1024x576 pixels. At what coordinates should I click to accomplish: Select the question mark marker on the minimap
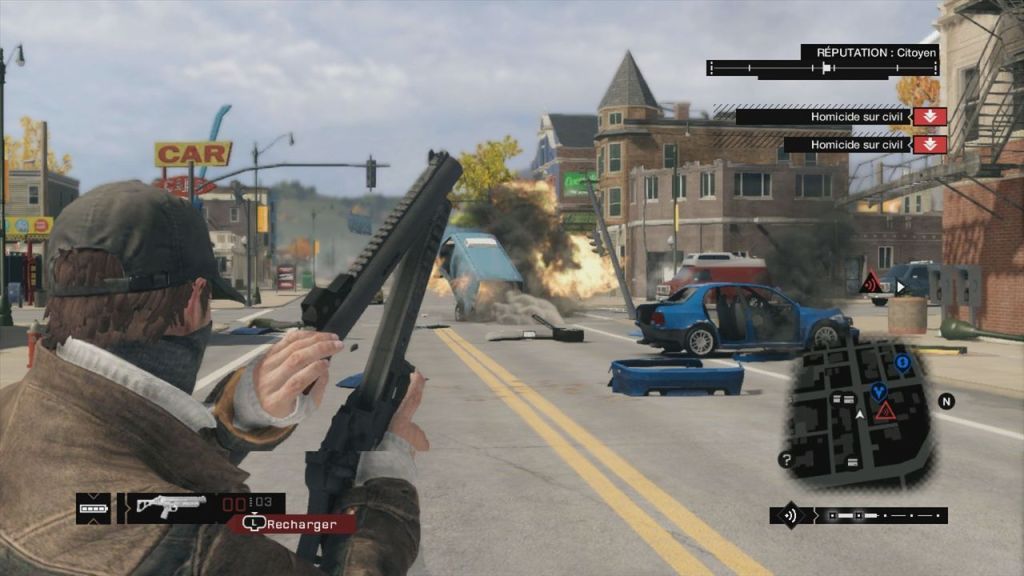click(787, 460)
